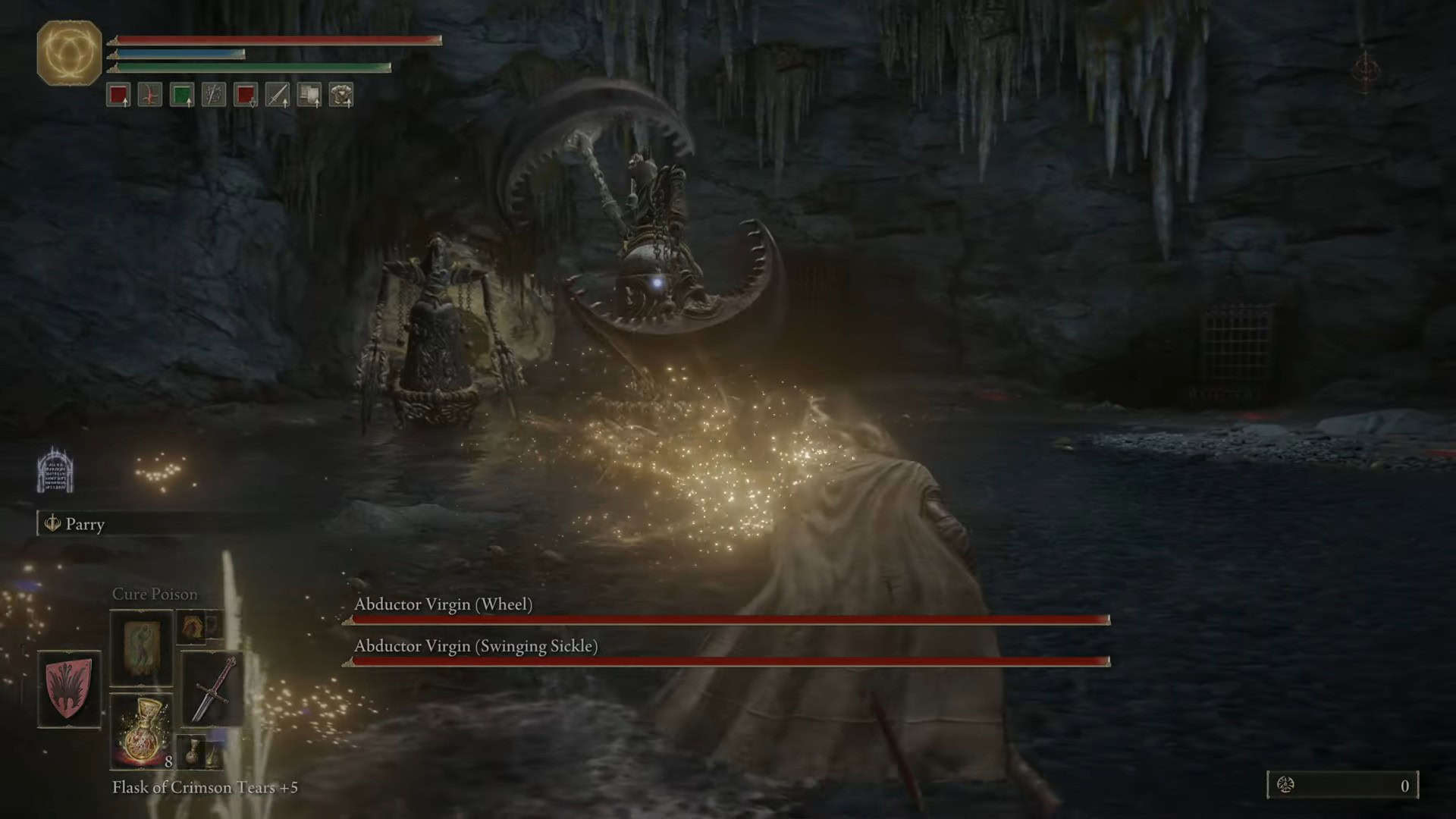The height and width of the screenshot is (819, 1456).
Task: Click the red branch status icon
Action: (x=150, y=95)
